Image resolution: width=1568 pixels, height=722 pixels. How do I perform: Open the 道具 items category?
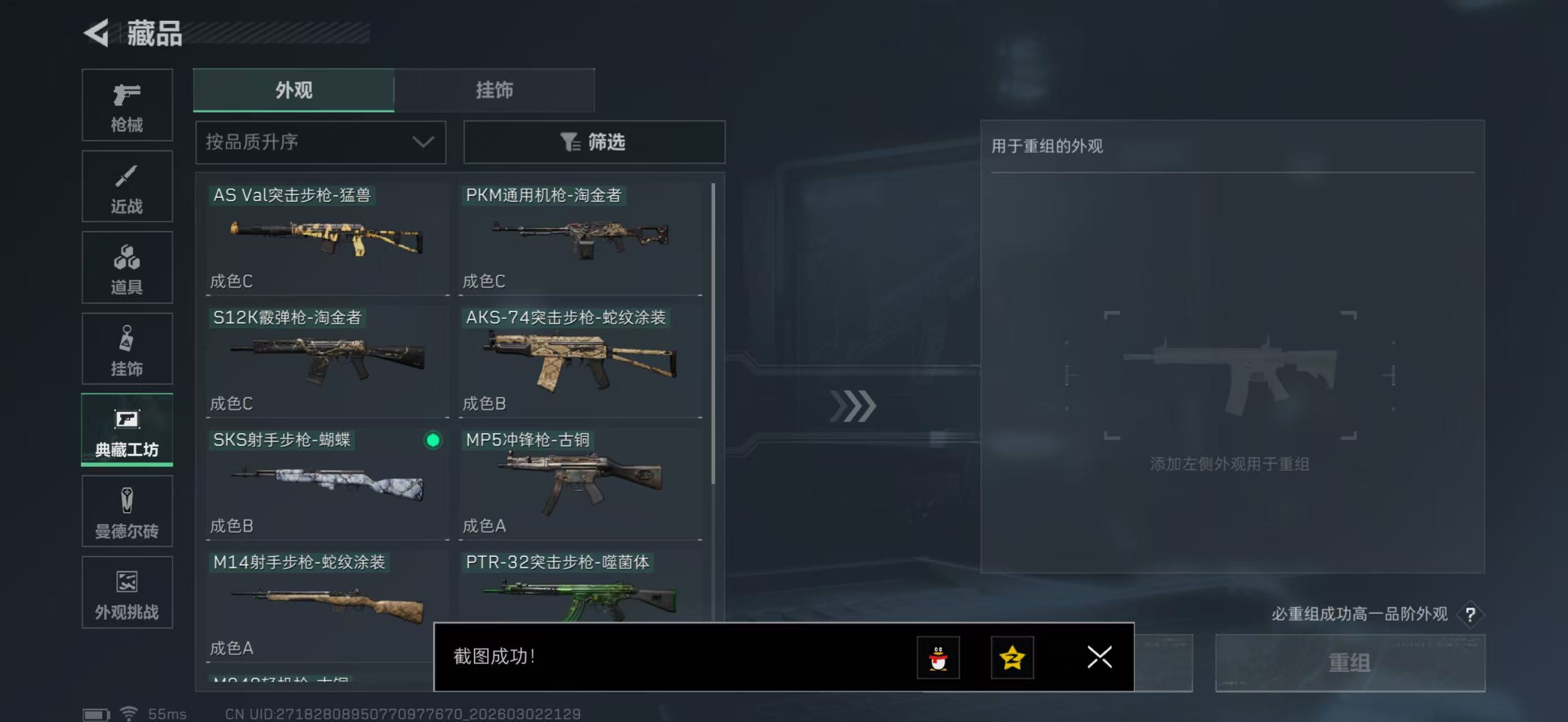(x=127, y=268)
